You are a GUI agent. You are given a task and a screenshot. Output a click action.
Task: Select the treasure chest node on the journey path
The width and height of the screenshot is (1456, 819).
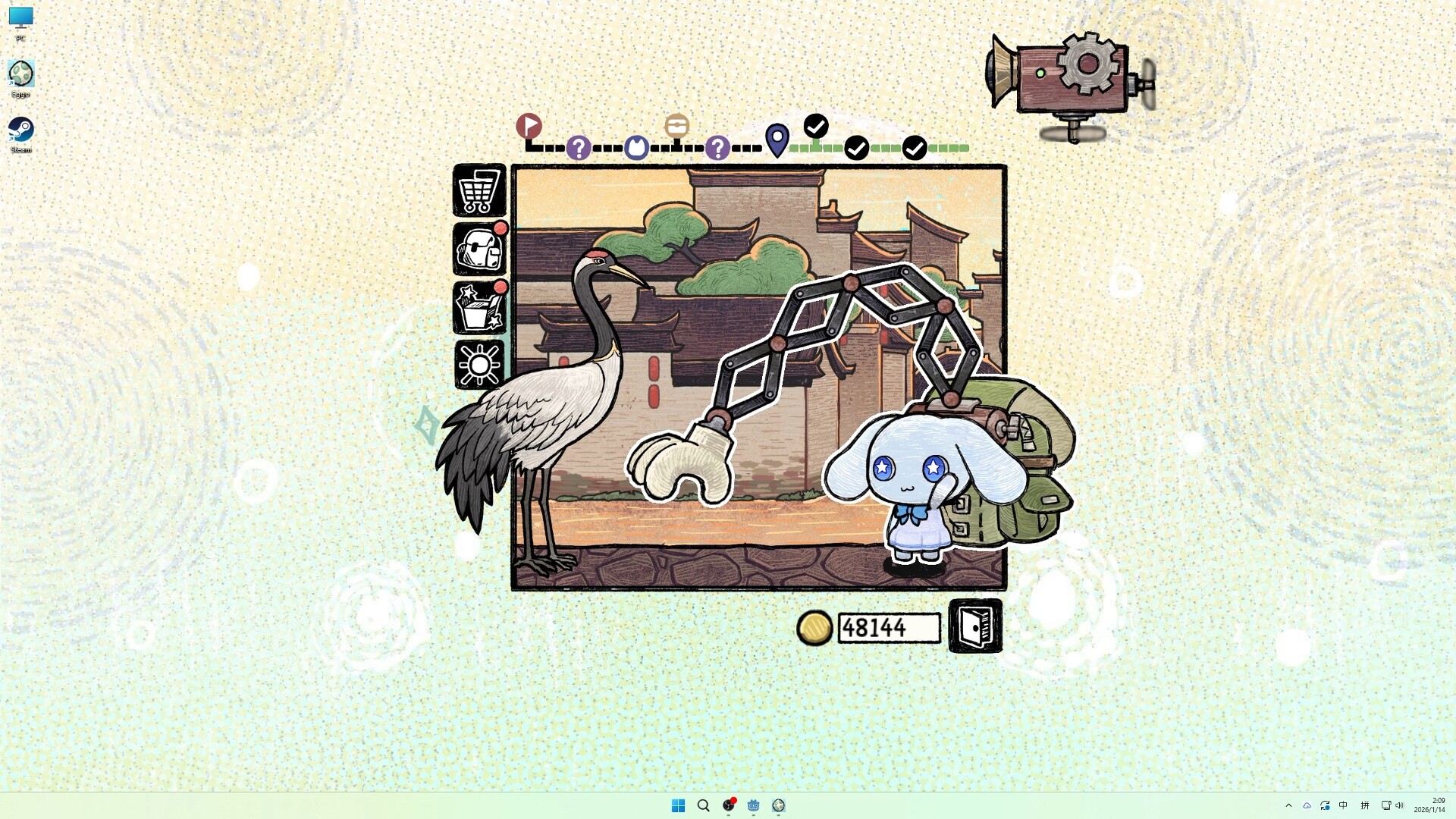(676, 125)
